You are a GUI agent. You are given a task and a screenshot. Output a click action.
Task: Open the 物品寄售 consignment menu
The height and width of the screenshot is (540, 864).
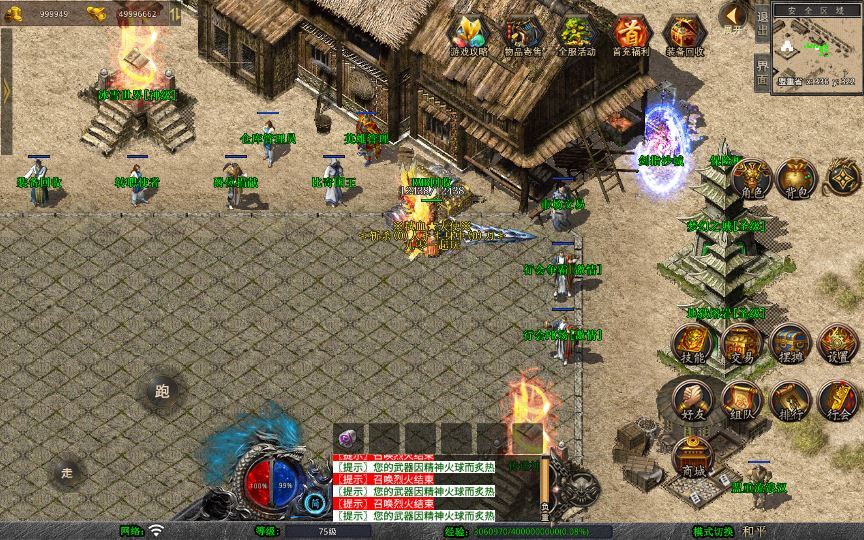[523, 33]
